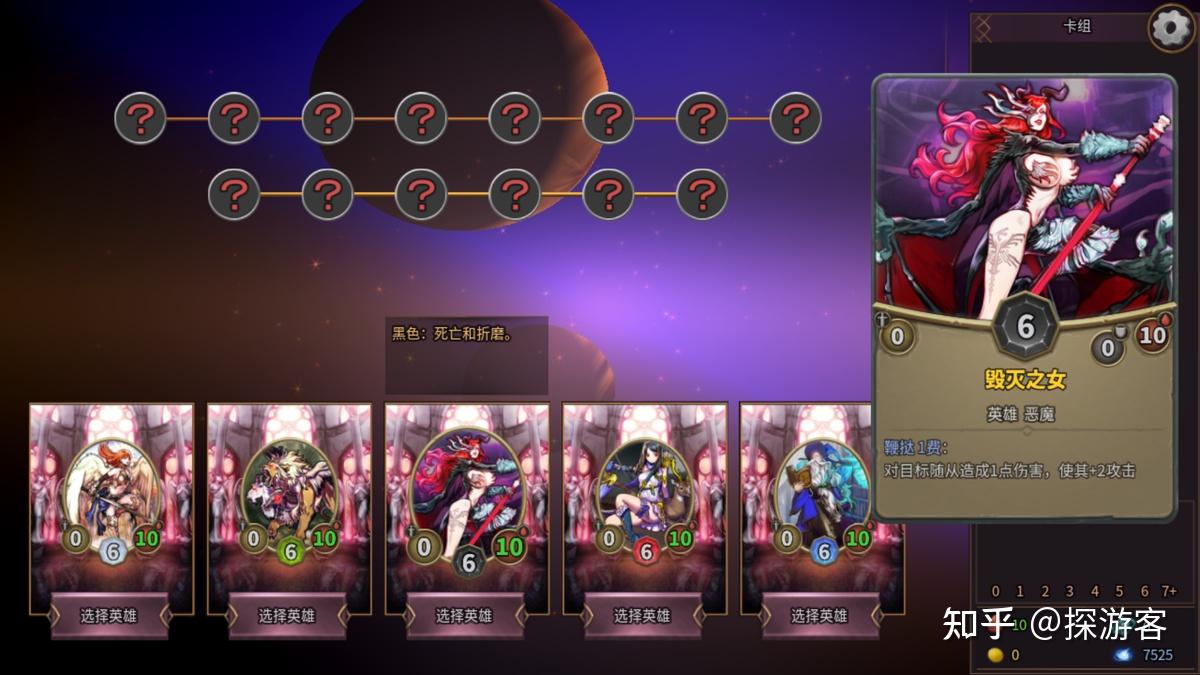1200x675 pixels.
Task: Open the 卡组 deck panel header
Action: pos(1076,27)
